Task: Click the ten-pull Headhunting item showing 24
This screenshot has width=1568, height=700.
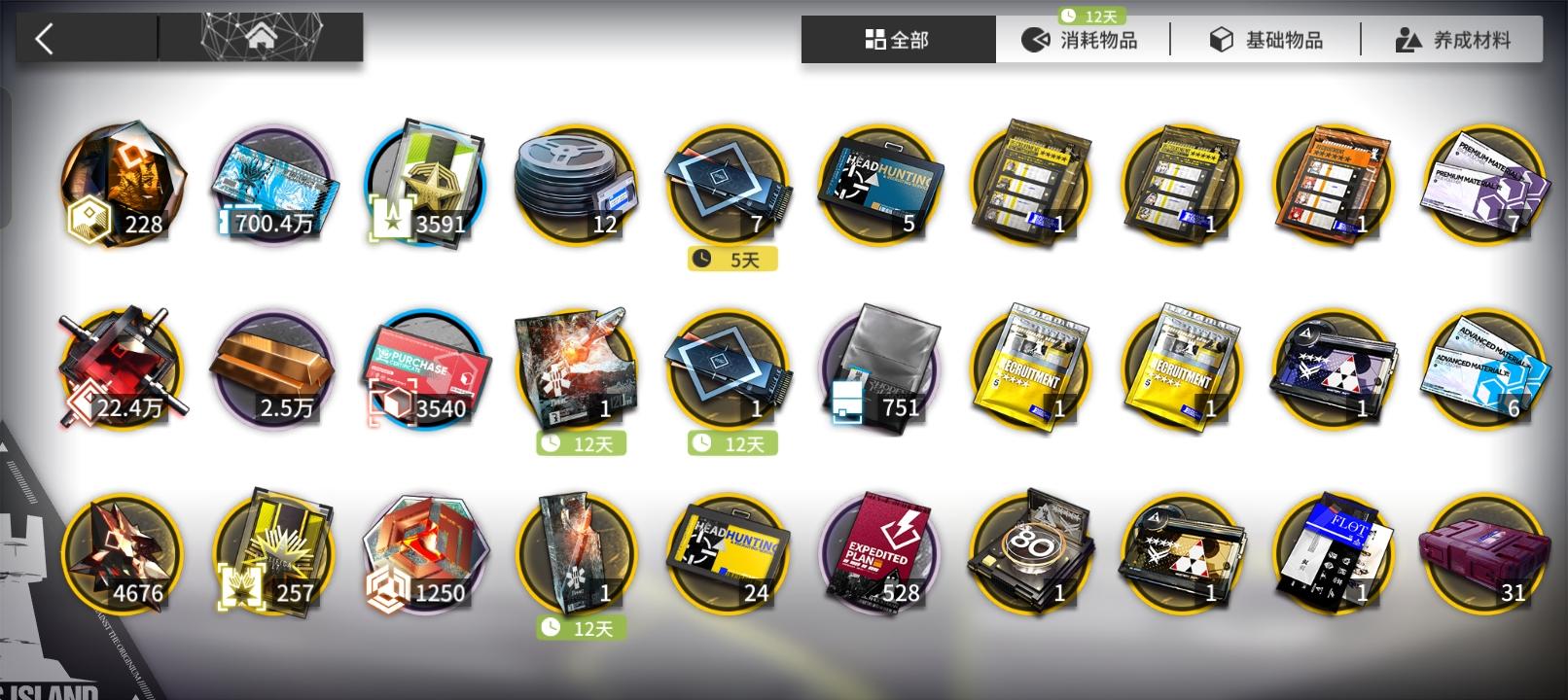Action: tap(728, 552)
